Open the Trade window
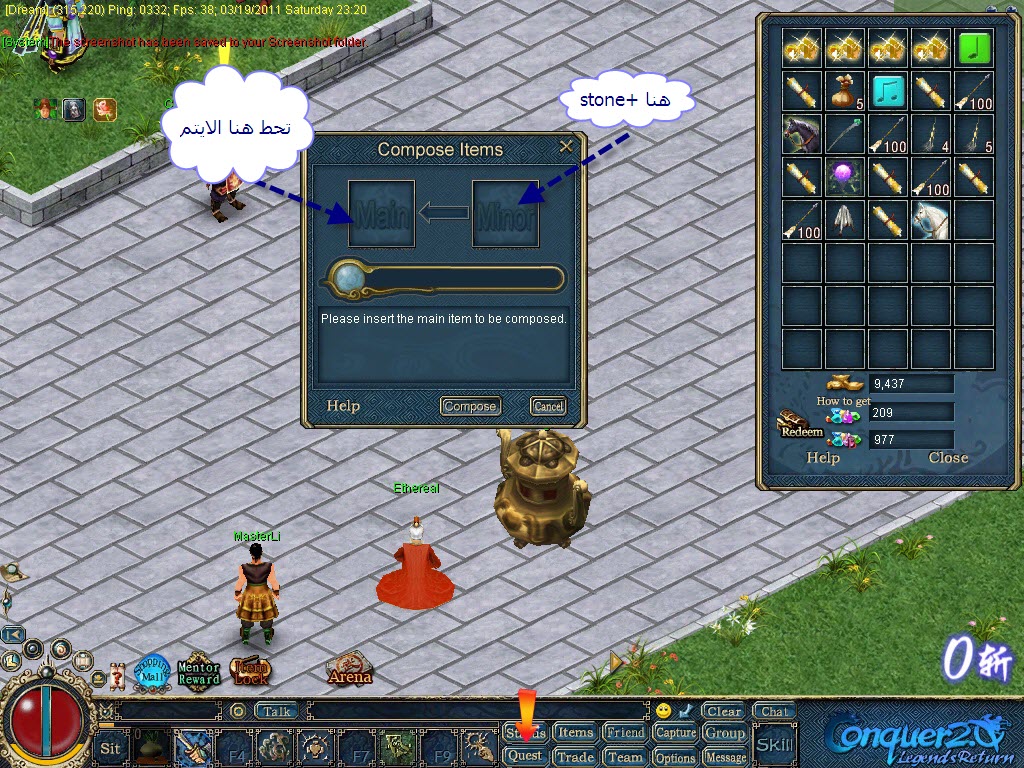Image resolution: width=1024 pixels, height=768 pixels. 575,757
